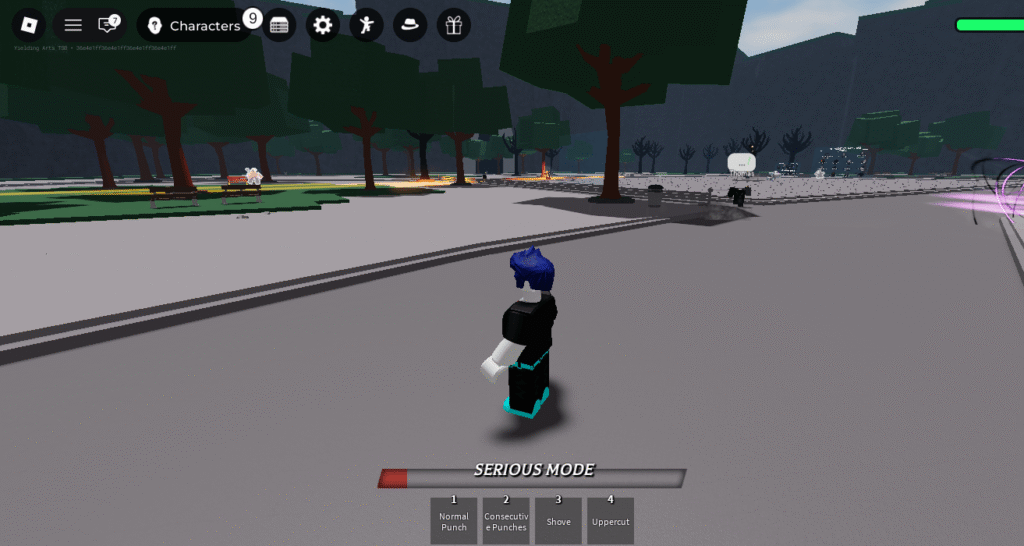
Task: Click the white hat icon
Action: pos(410,26)
